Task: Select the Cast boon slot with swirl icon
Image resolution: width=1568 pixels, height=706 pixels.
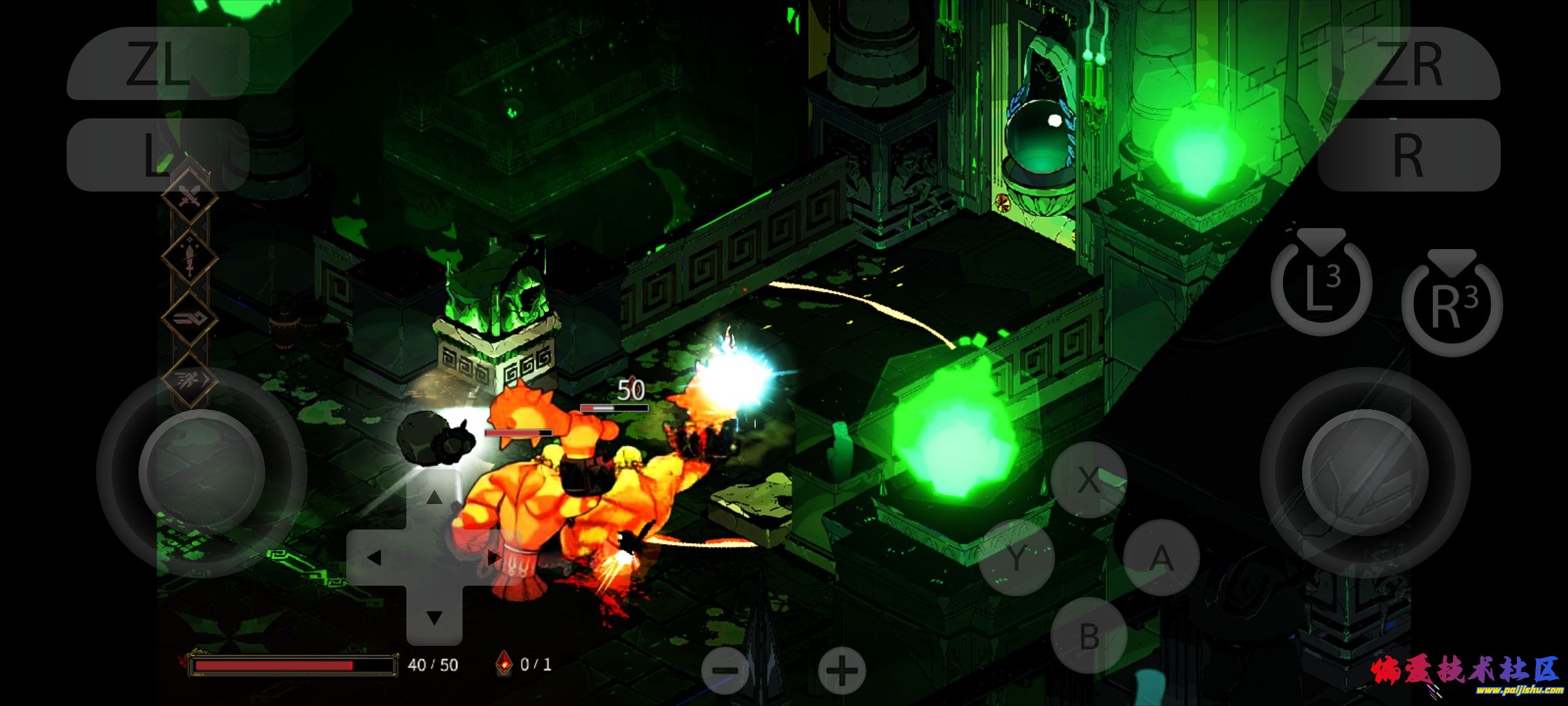Action: click(x=189, y=320)
